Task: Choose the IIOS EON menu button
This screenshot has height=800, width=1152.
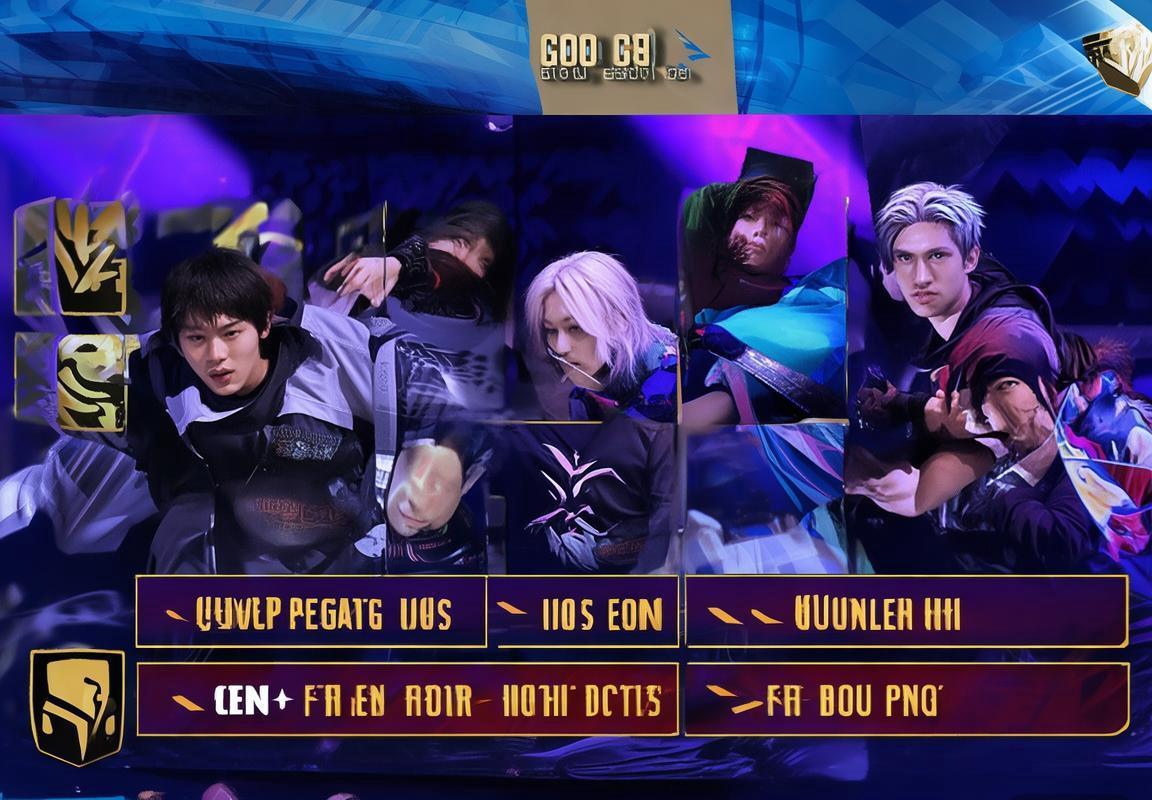Action: click(x=582, y=611)
